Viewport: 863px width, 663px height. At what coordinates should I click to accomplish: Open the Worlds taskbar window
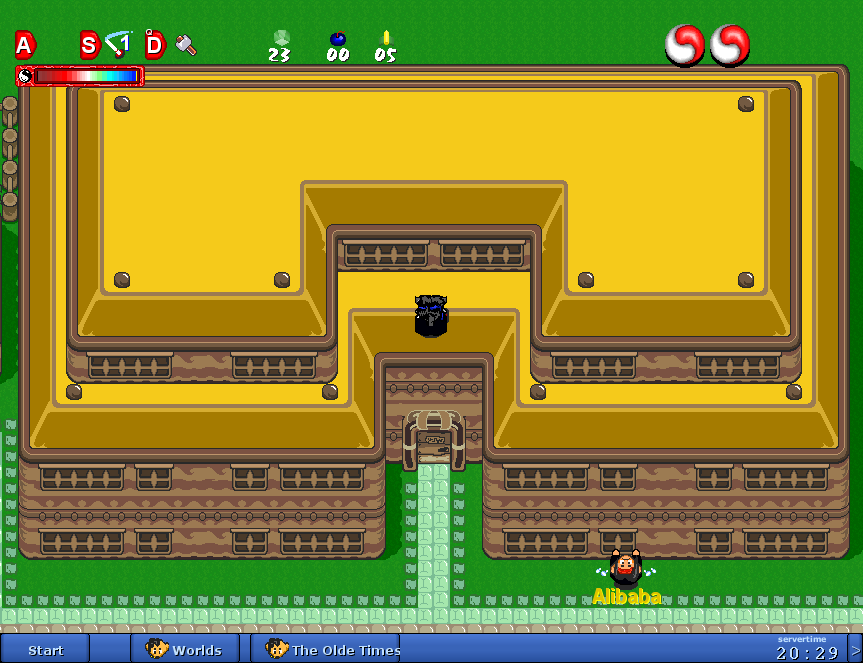(x=185, y=649)
